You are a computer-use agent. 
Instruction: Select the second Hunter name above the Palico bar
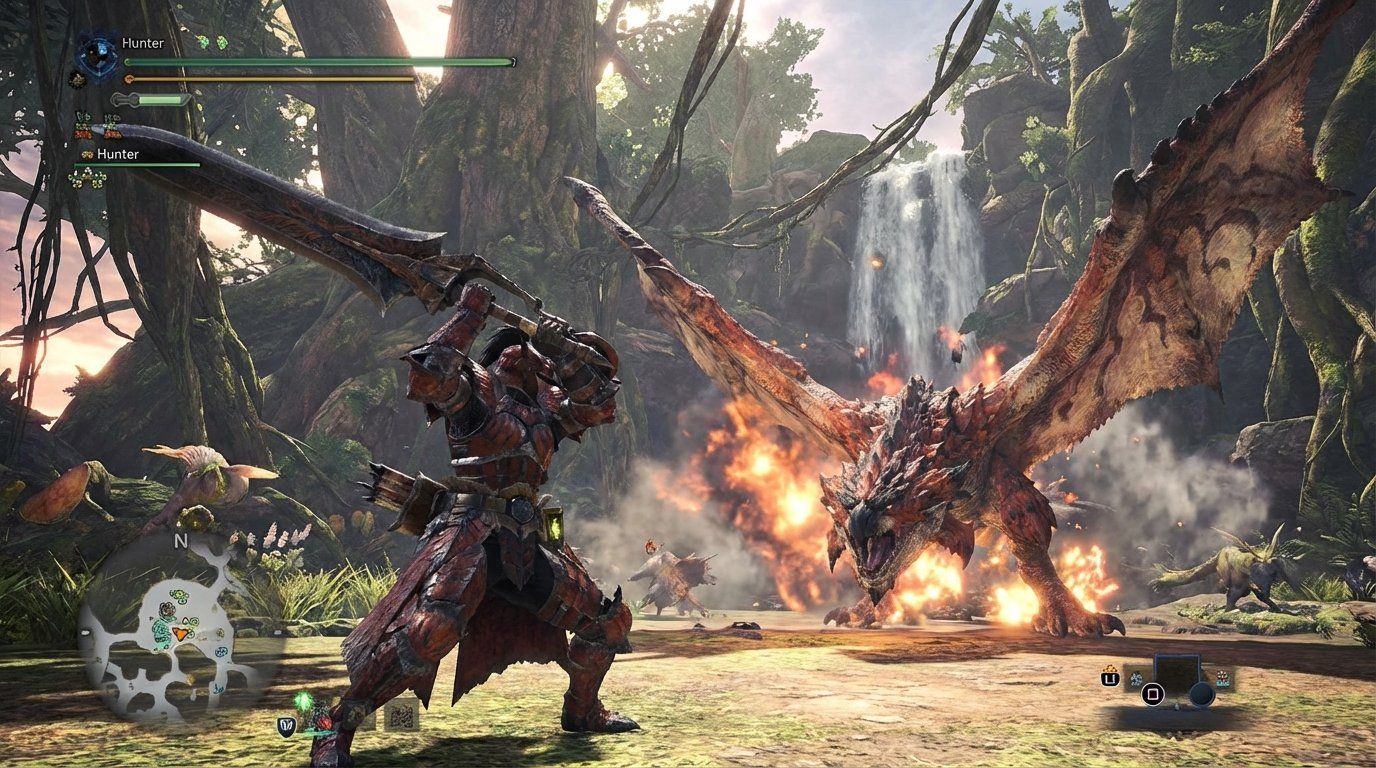pyautogui.click(x=118, y=155)
